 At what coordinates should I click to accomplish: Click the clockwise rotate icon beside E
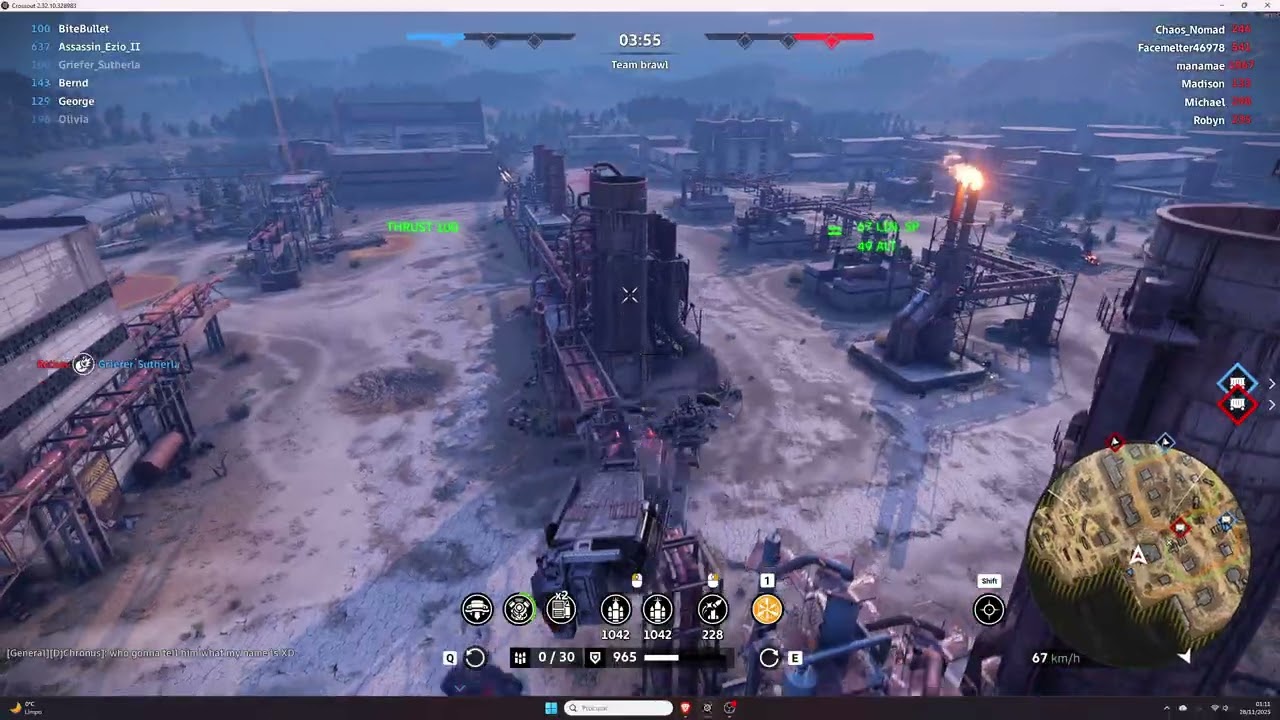[x=769, y=657]
